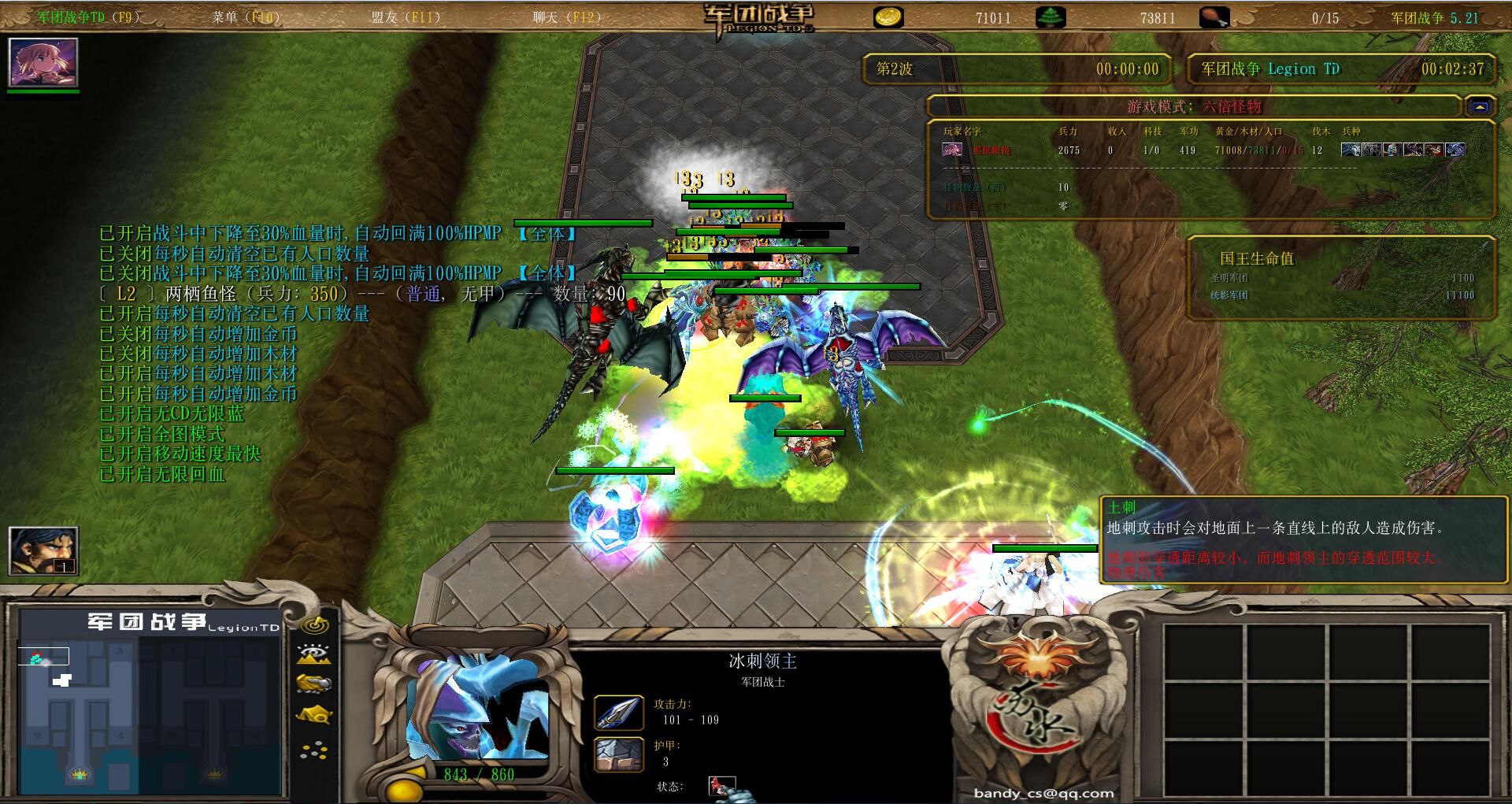Click the lumber tree resource icon
Viewport: 1512px width, 804px height.
tap(1051, 17)
